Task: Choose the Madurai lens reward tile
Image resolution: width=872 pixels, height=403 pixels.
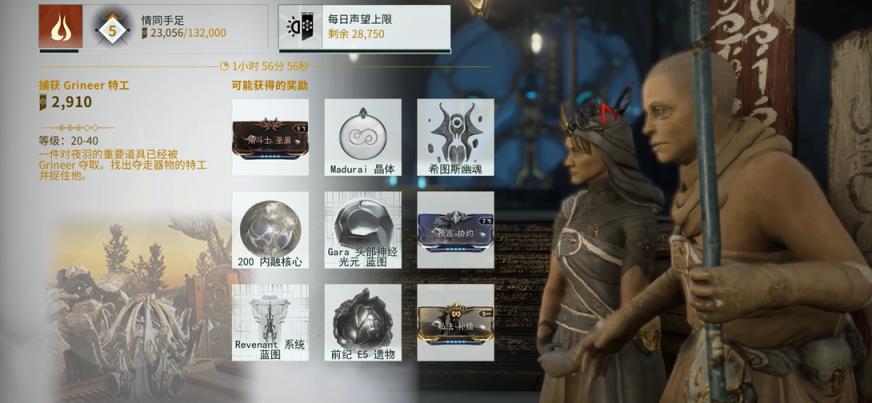Action: [362, 137]
